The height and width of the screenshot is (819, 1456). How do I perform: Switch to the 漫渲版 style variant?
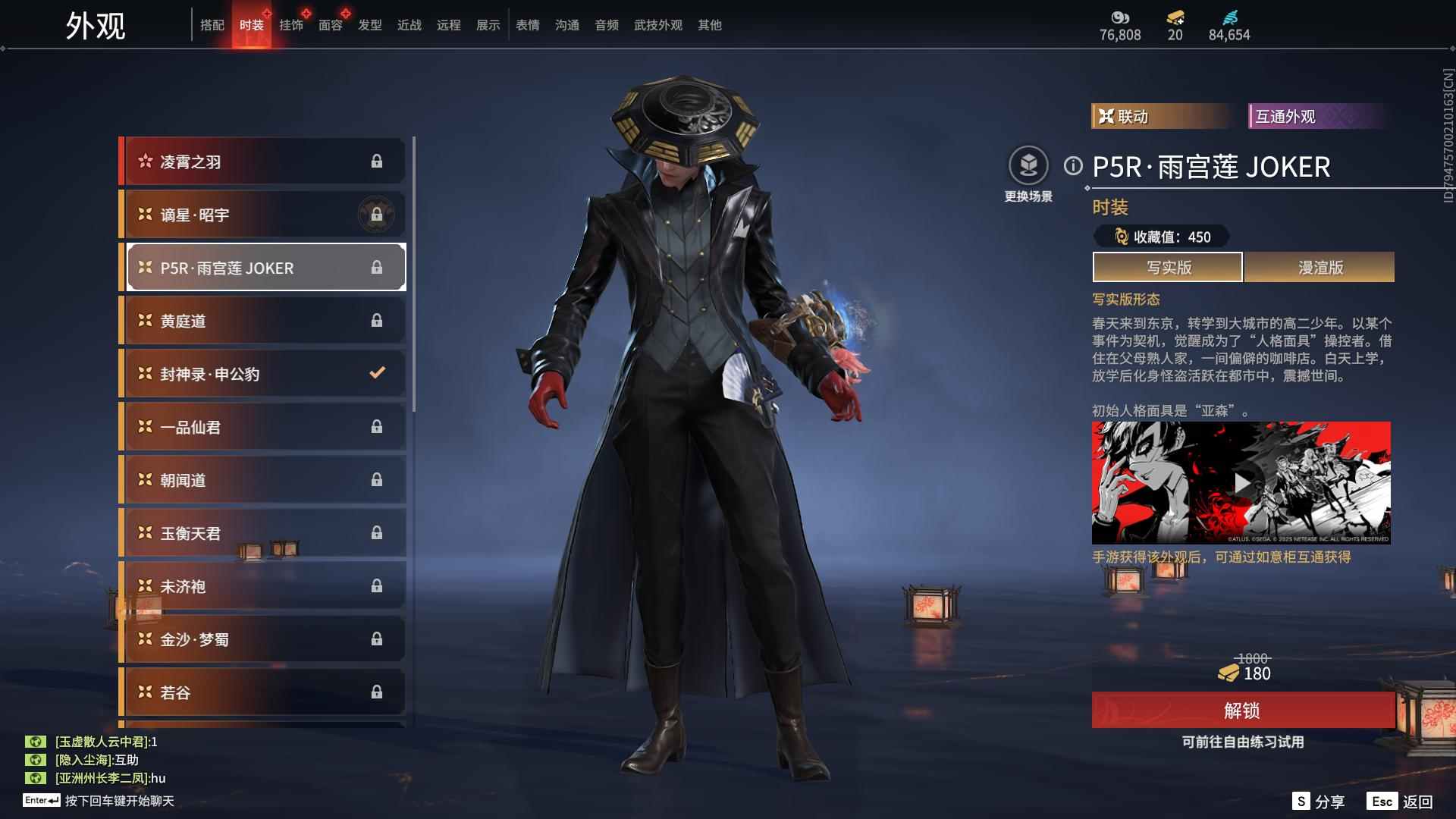[1319, 268]
